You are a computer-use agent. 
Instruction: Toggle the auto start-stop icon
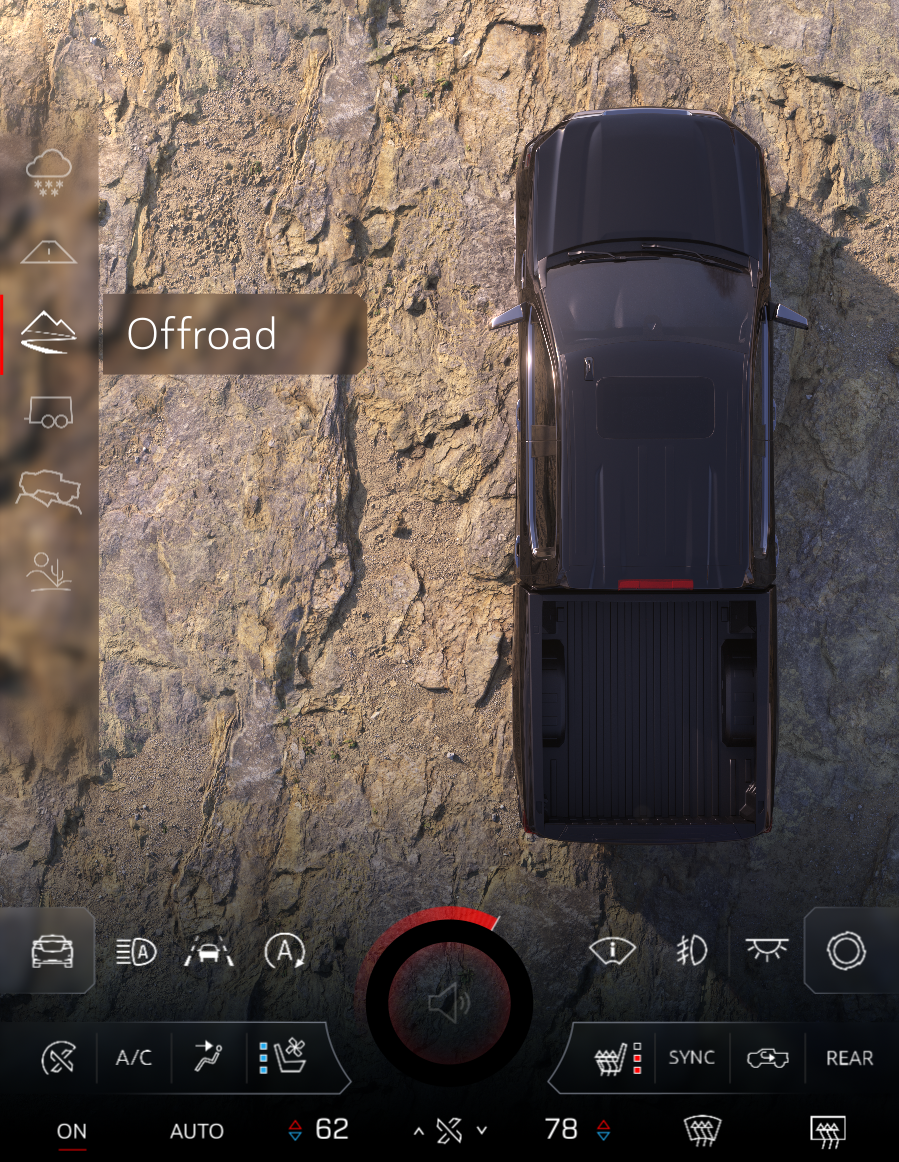click(x=284, y=952)
